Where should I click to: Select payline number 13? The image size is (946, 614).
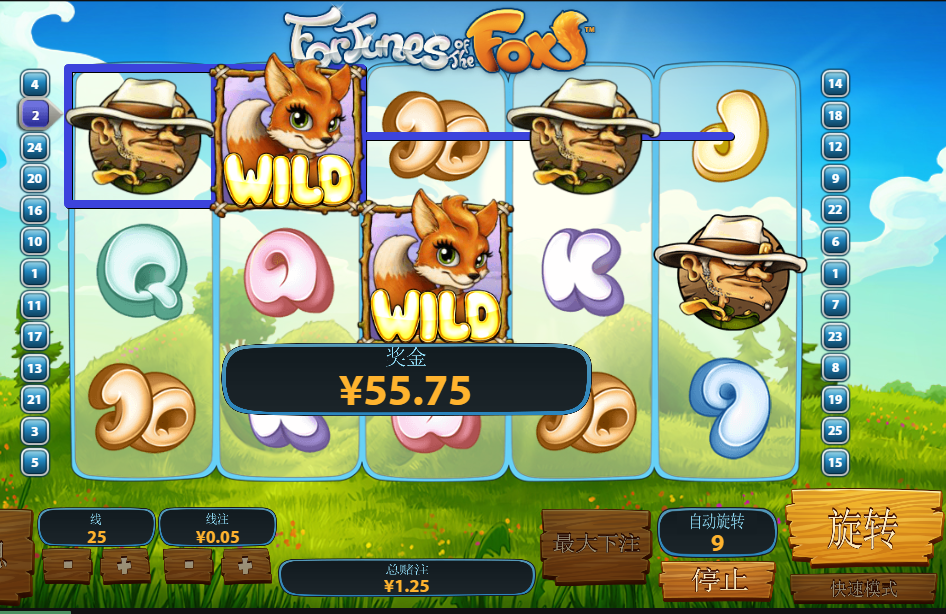35,368
